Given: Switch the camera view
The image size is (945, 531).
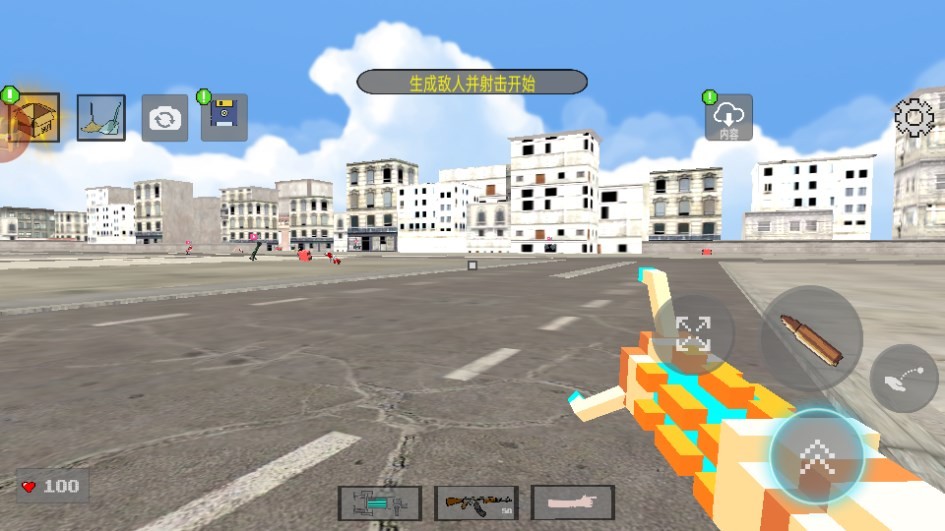Looking at the screenshot, I should pyautogui.click(x=164, y=119).
